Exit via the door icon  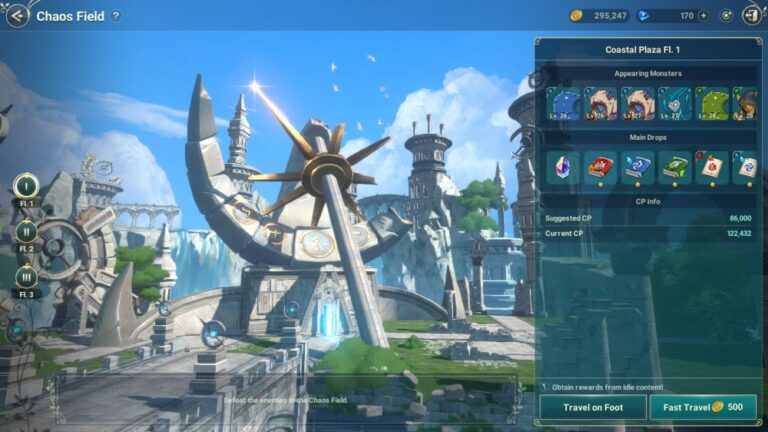[750, 16]
